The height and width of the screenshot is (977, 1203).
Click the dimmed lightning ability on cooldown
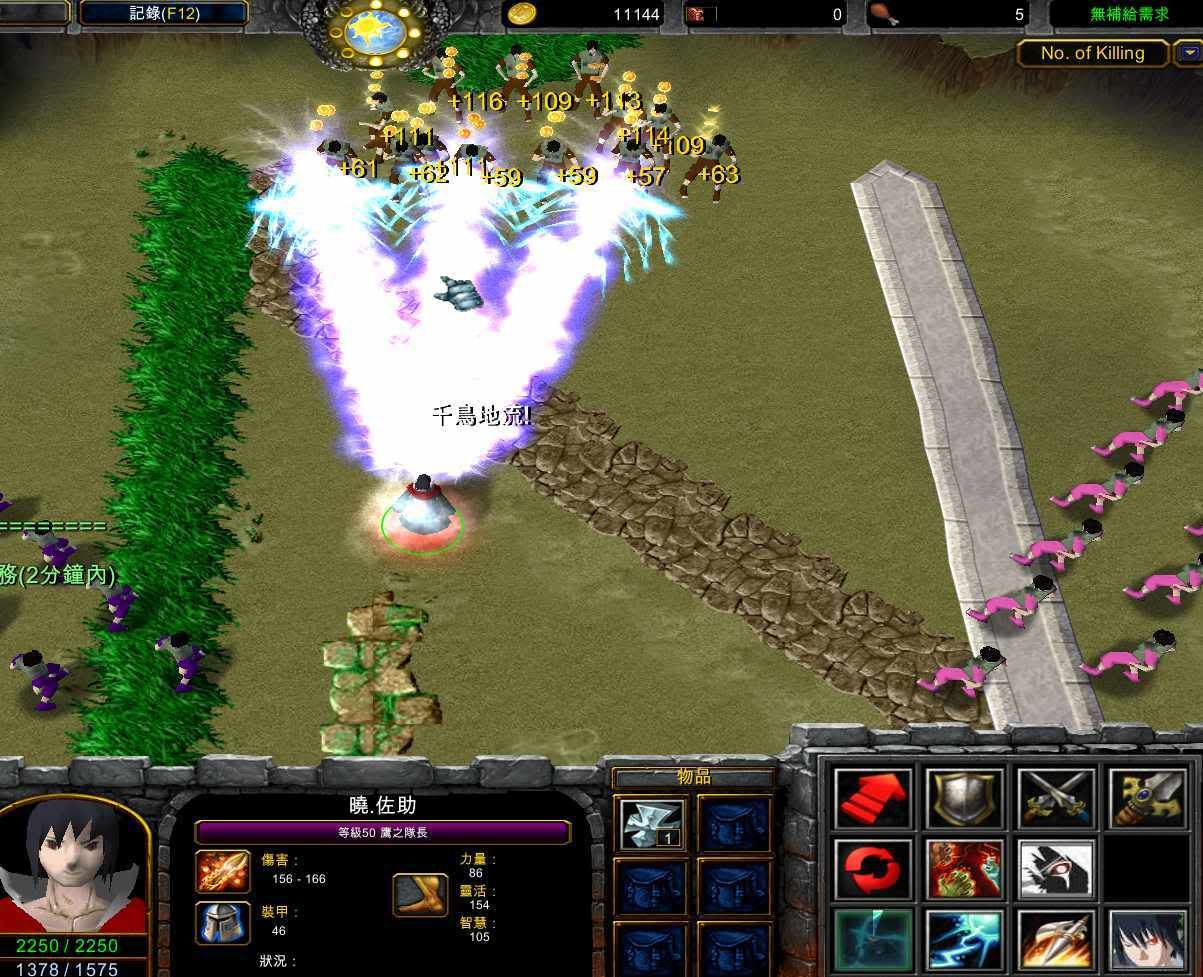pyautogui.click(x=874, y=940)
